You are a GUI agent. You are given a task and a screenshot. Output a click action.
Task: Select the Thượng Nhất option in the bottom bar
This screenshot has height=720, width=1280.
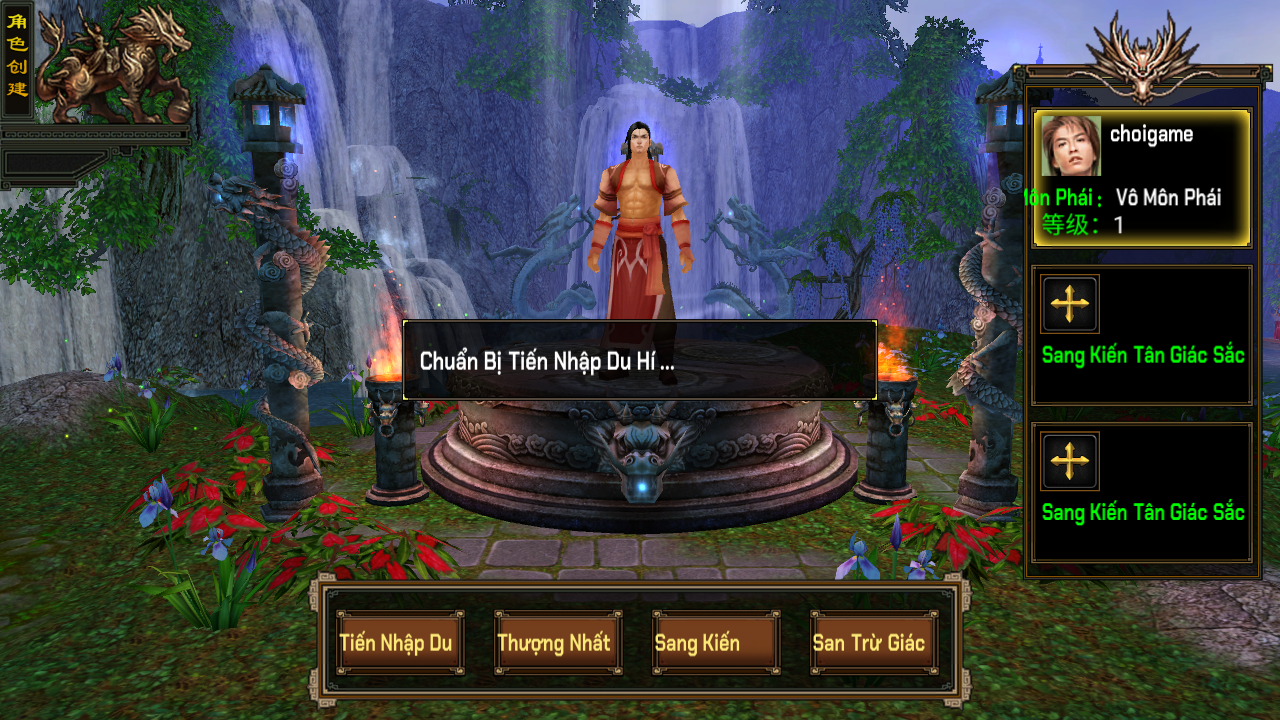(556, 643)
